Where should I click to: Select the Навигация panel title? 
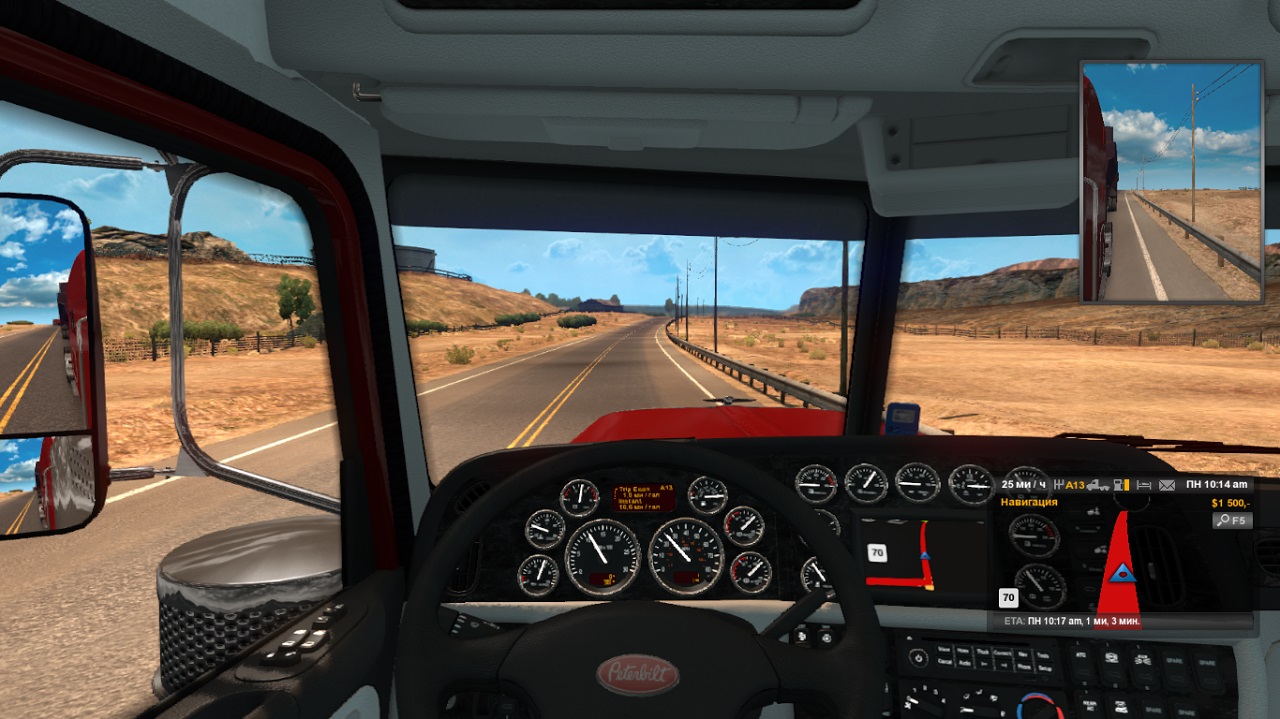pyautogui.click(x=1029, y=502)
